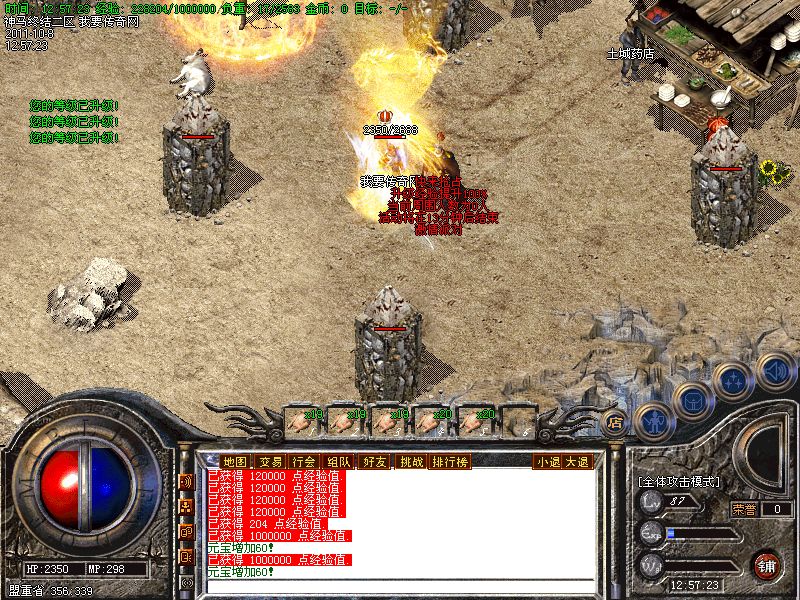Open the 好友 friends list
800x600 pixels.
pyautogui.click(x=375, y=462)
